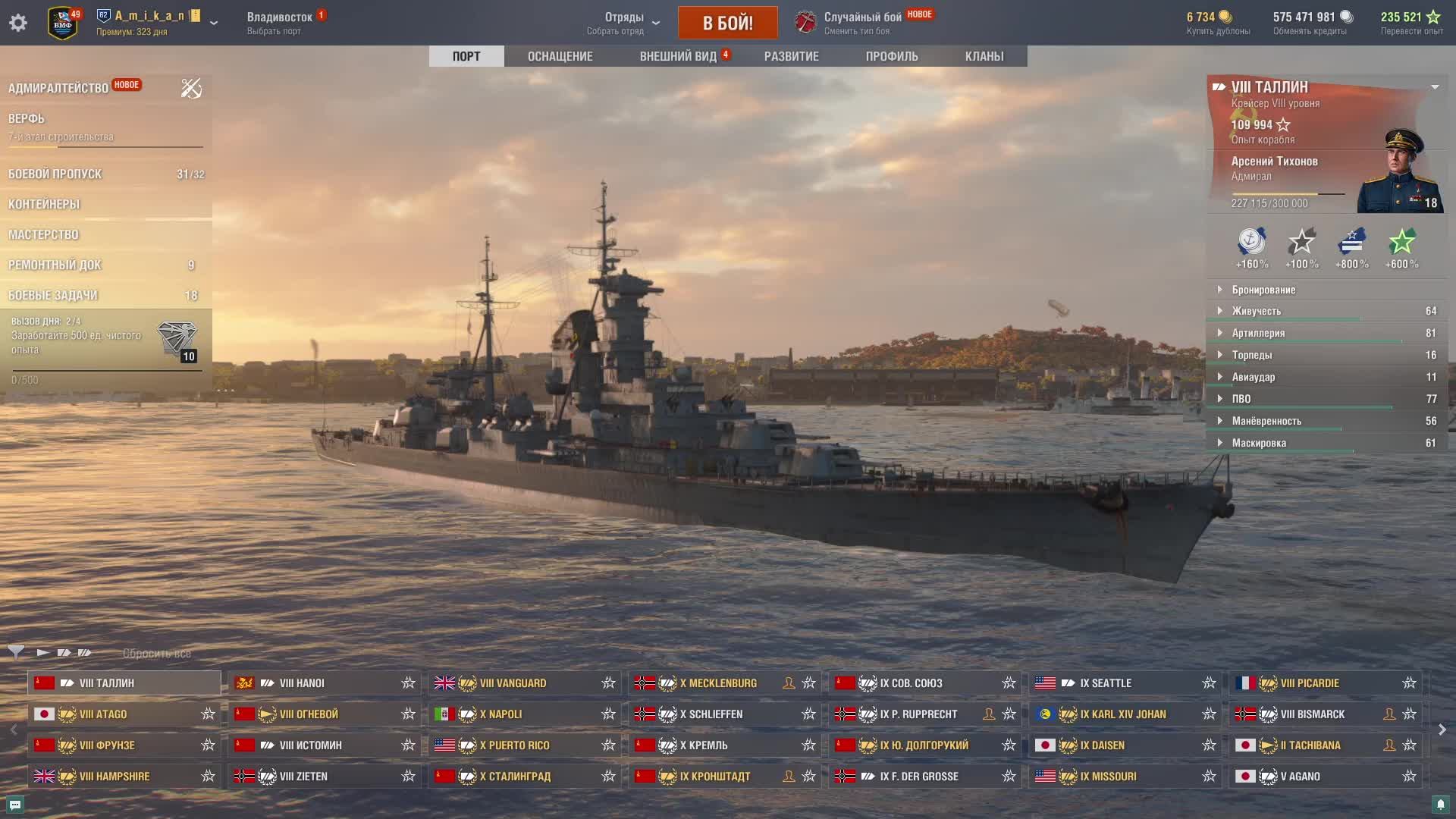Screen dimensions: 1456x819
Task: Switch to the ОСНАЩЕНИЕ tab
Action: pos(560,56)
